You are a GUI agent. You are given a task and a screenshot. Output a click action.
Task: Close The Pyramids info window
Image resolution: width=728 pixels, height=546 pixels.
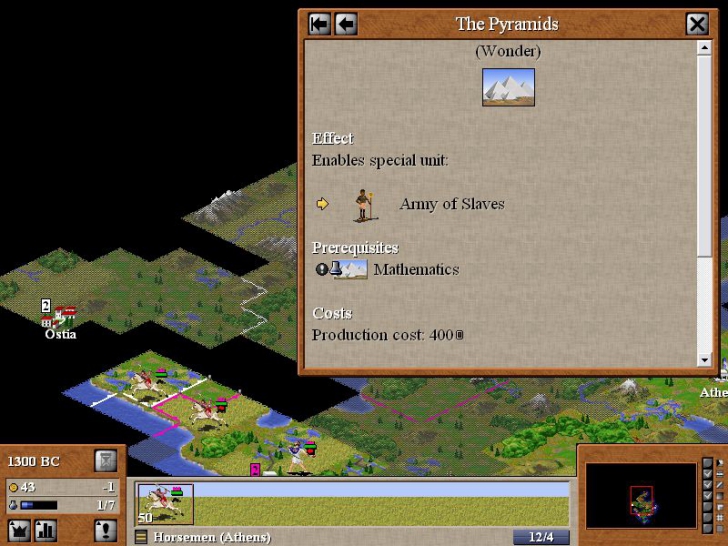(697, 24)
